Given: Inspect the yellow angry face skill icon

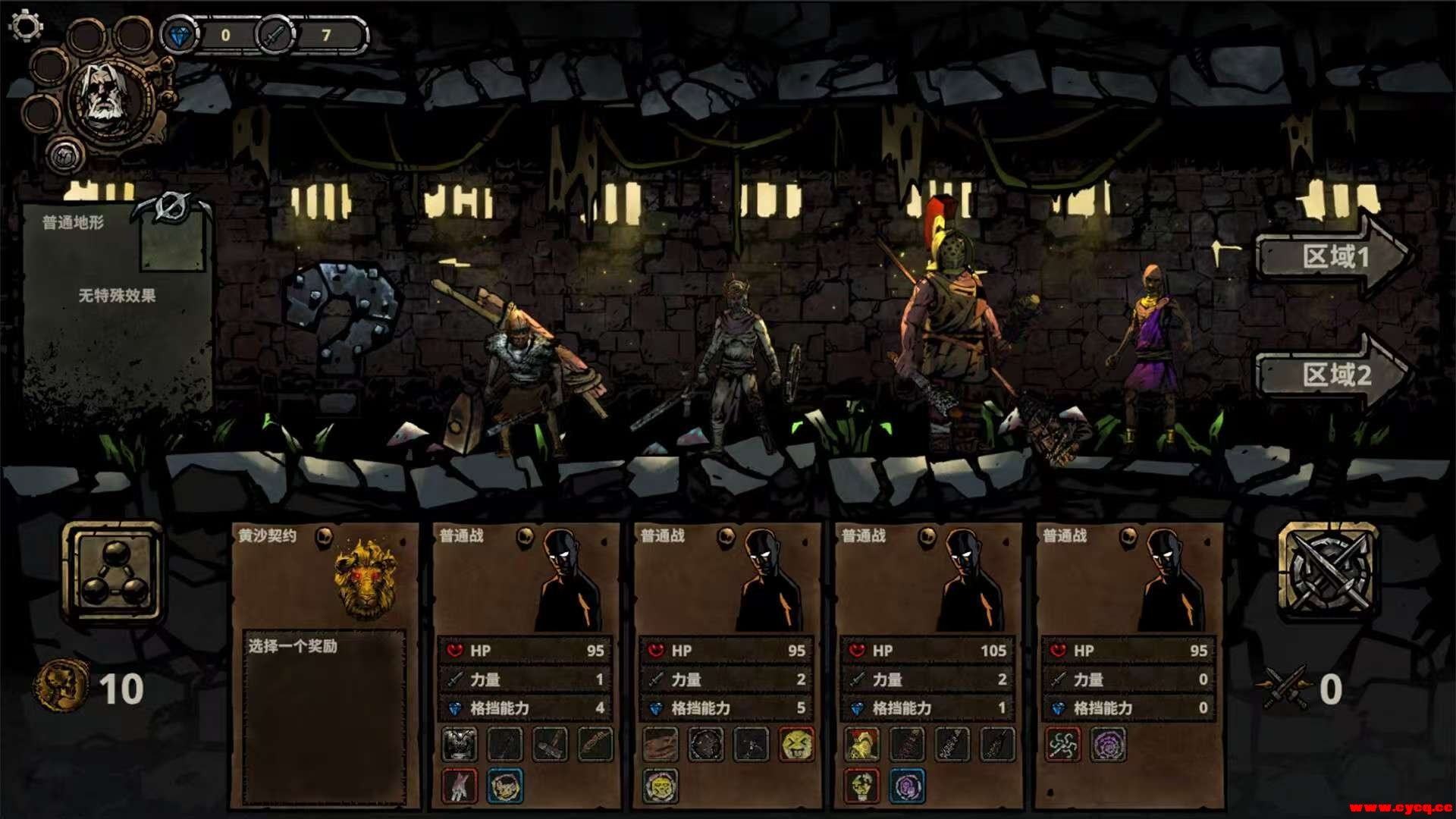Looking at the screenshot, I should coord(796,745).
